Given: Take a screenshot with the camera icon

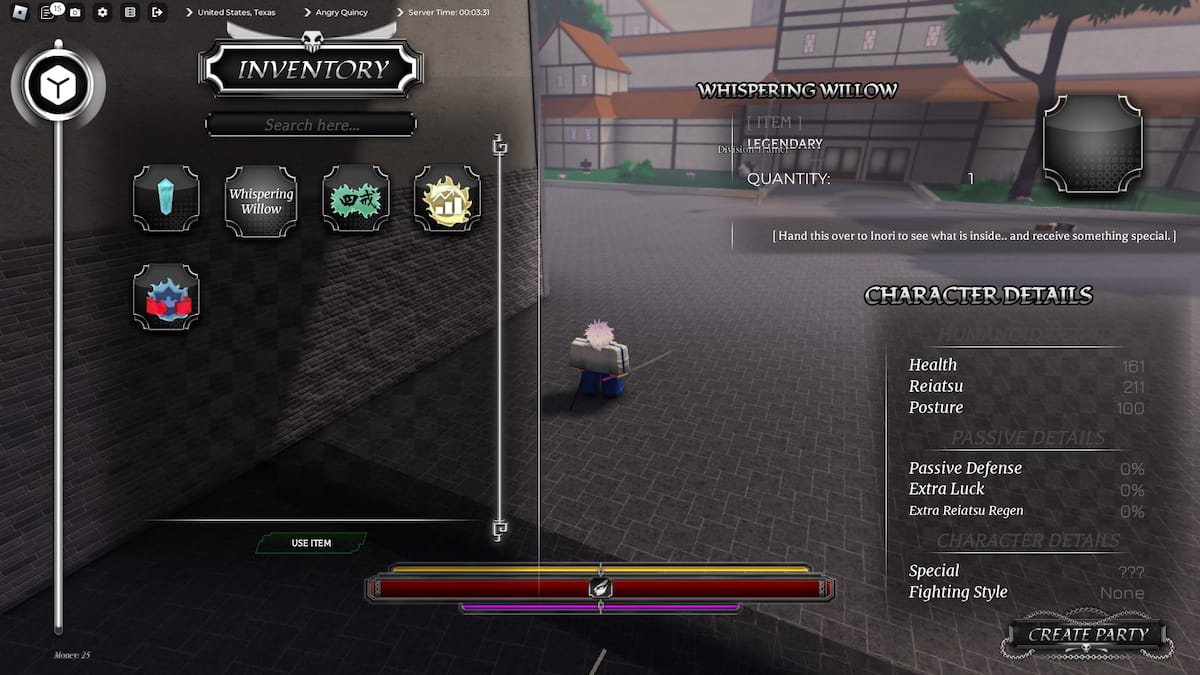Looking at the screenshot, I should (75, 12).
